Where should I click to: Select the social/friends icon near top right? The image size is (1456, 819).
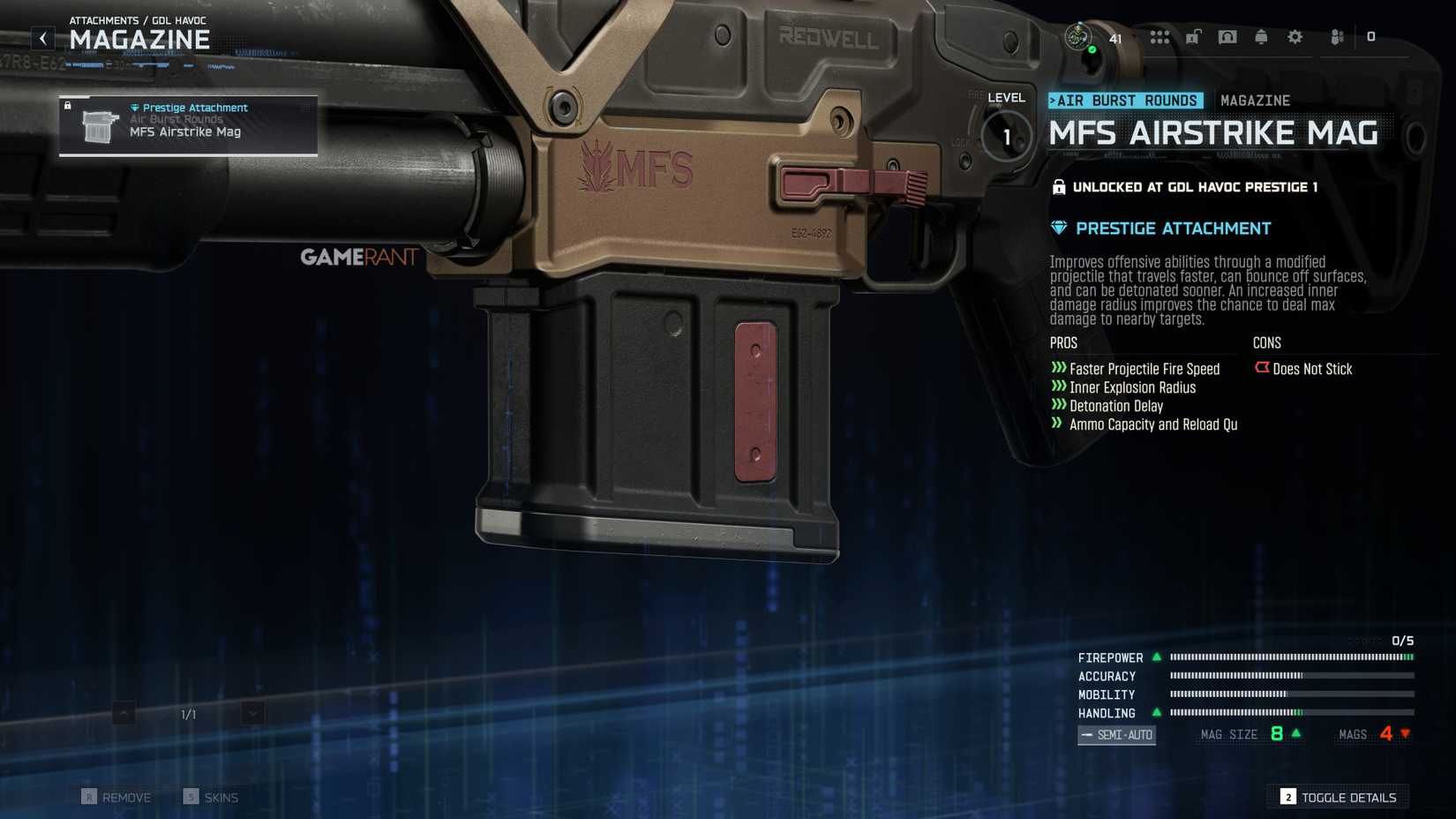tap(1334, 37)
